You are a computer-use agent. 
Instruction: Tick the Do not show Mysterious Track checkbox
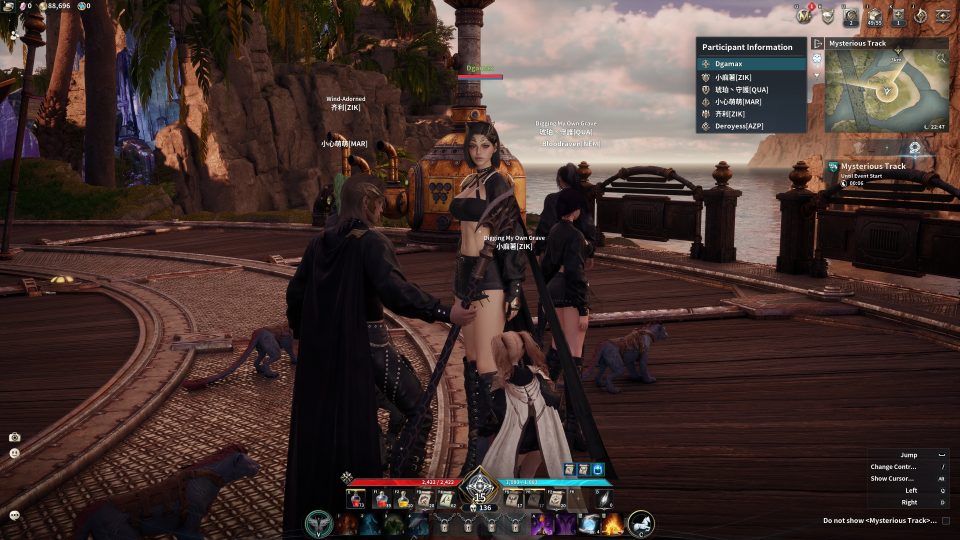pyautogui.click(x=946, y=520)
